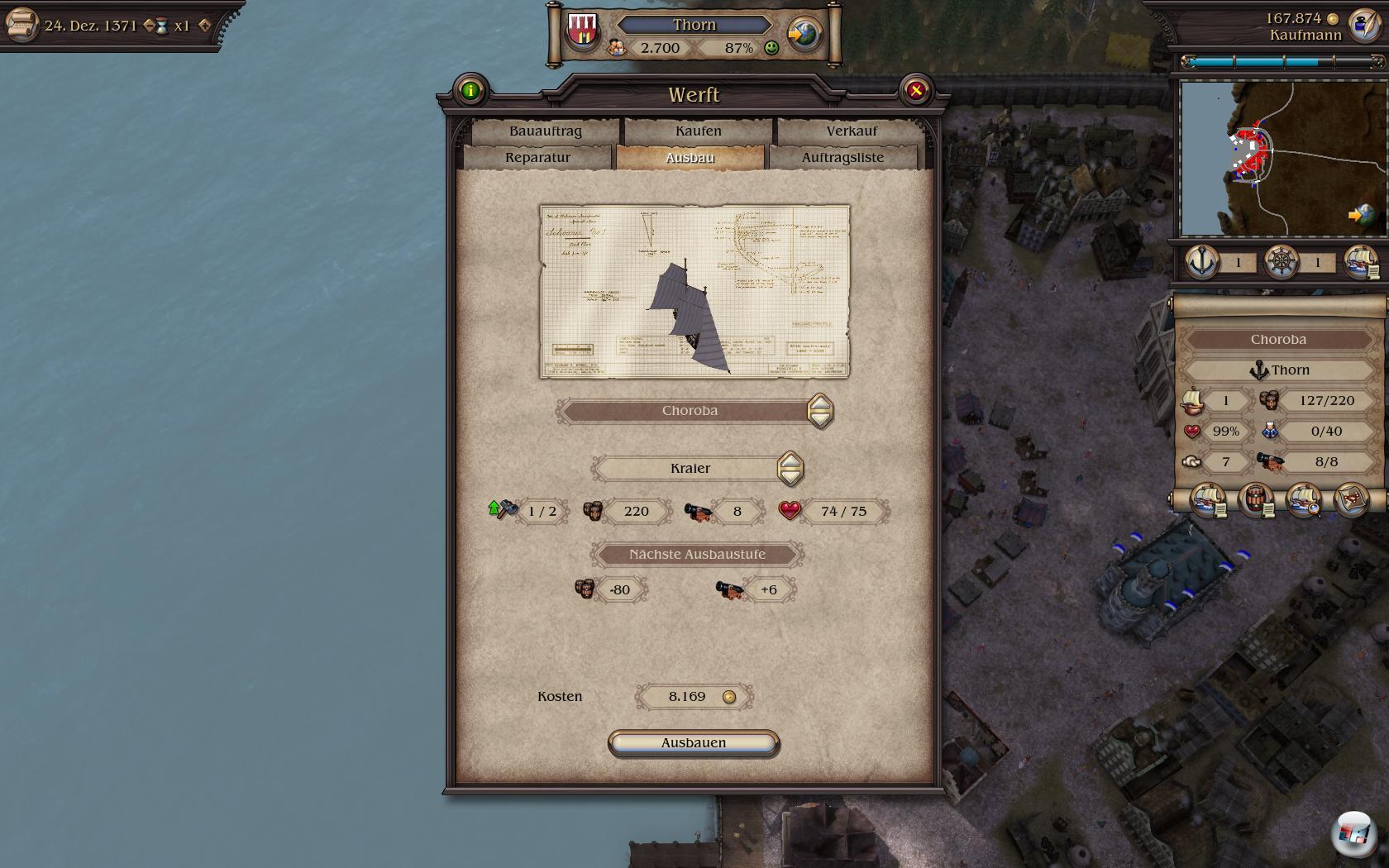Select the anchor ships-in-port icon
This screenshot has height=868, width=1389.
tap(1202, 262)
